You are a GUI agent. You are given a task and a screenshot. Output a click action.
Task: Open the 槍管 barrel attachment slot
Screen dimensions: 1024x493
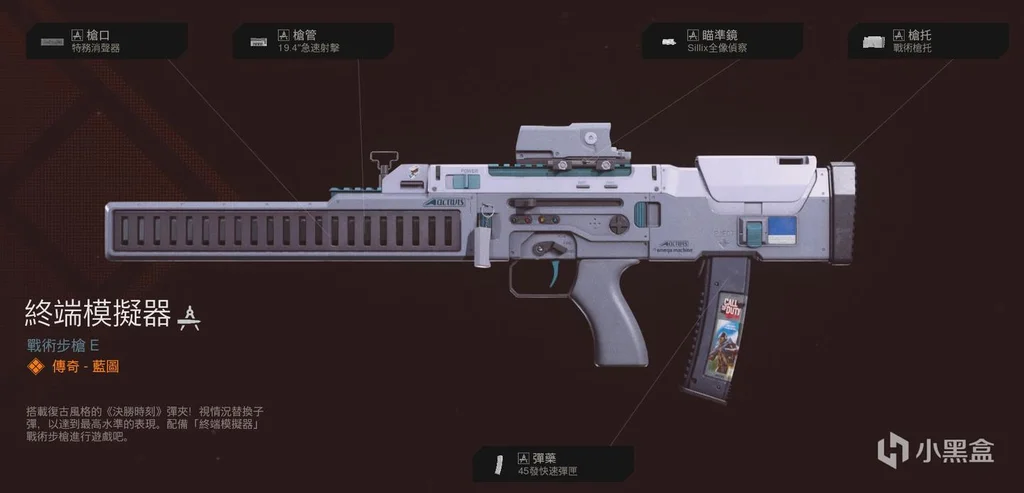(x=312, y=41)
